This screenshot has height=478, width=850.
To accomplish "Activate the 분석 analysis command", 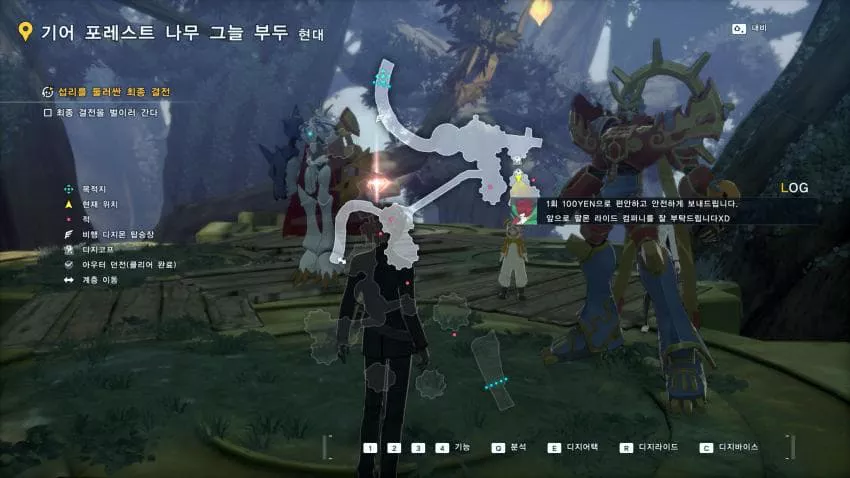I will (x=510, y=448).
